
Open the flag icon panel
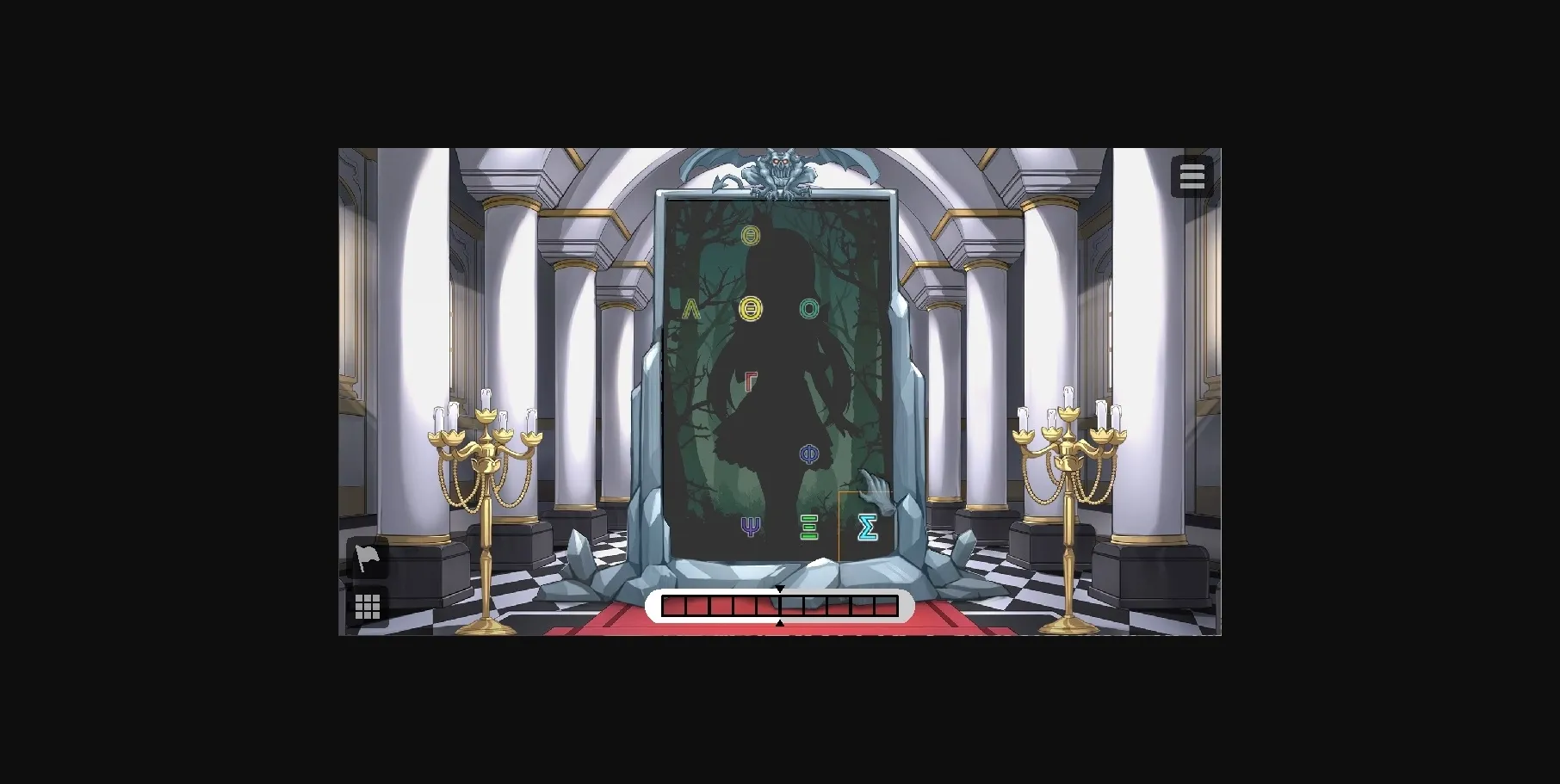pyautogui.click(x=366, y=558)
